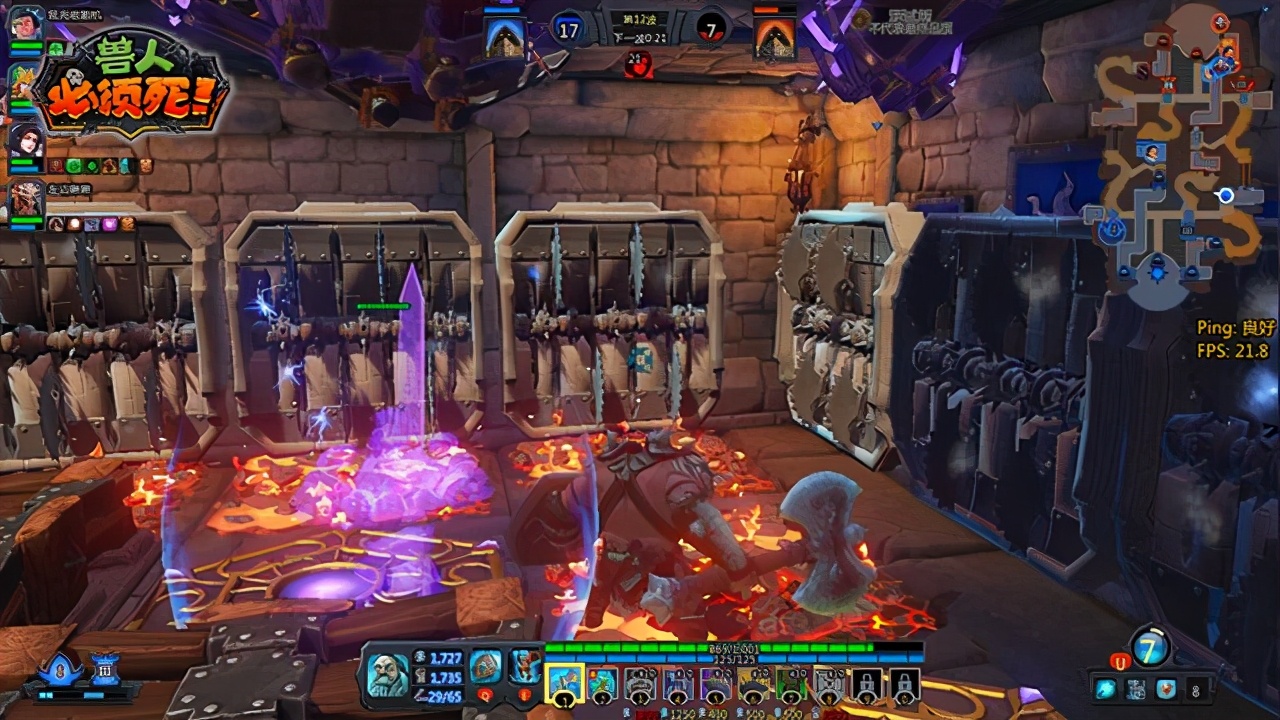Click the blue team rift score icon

tap(505, 37)
